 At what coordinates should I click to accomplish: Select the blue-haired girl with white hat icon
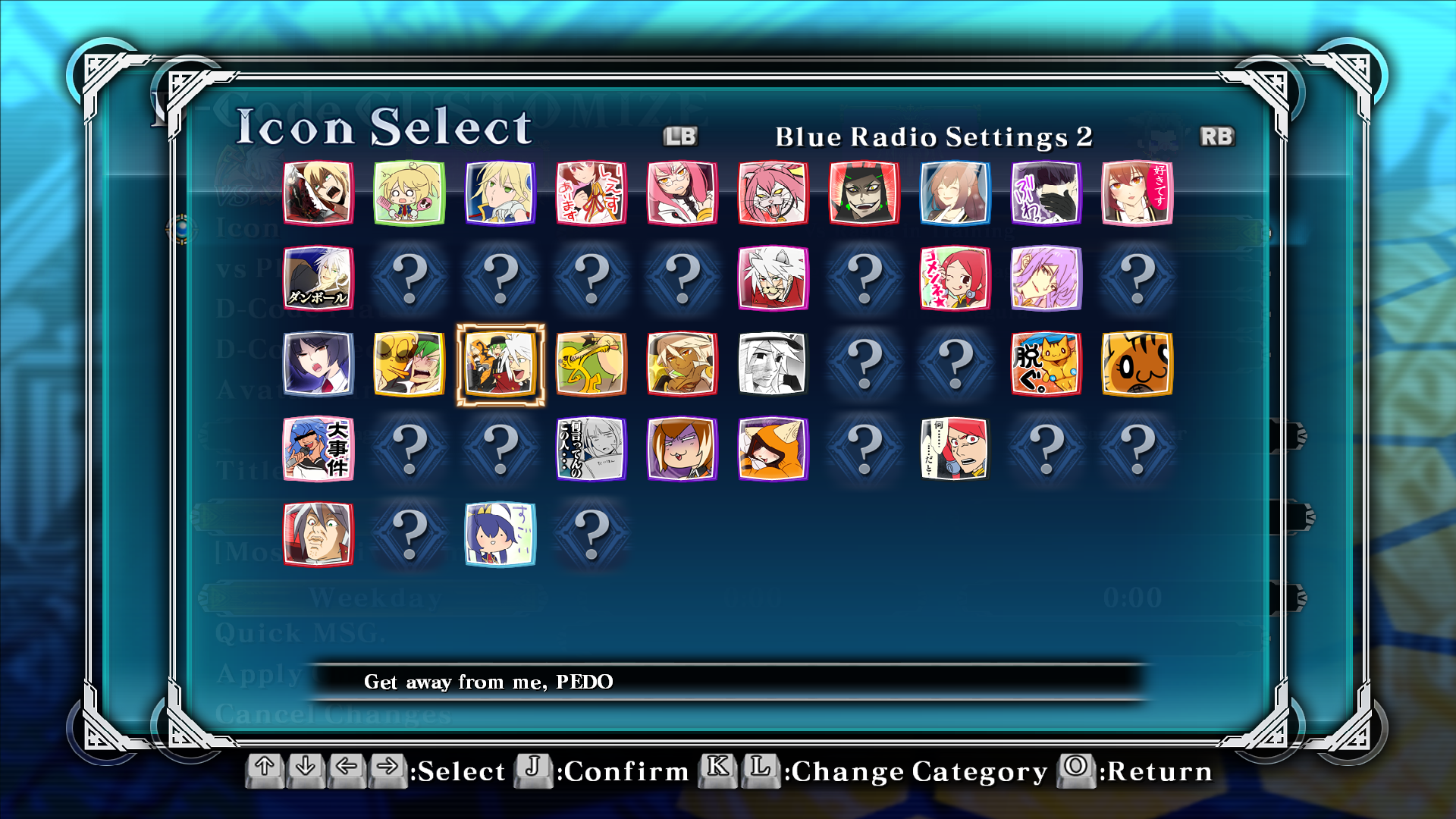tap(500, 533)
